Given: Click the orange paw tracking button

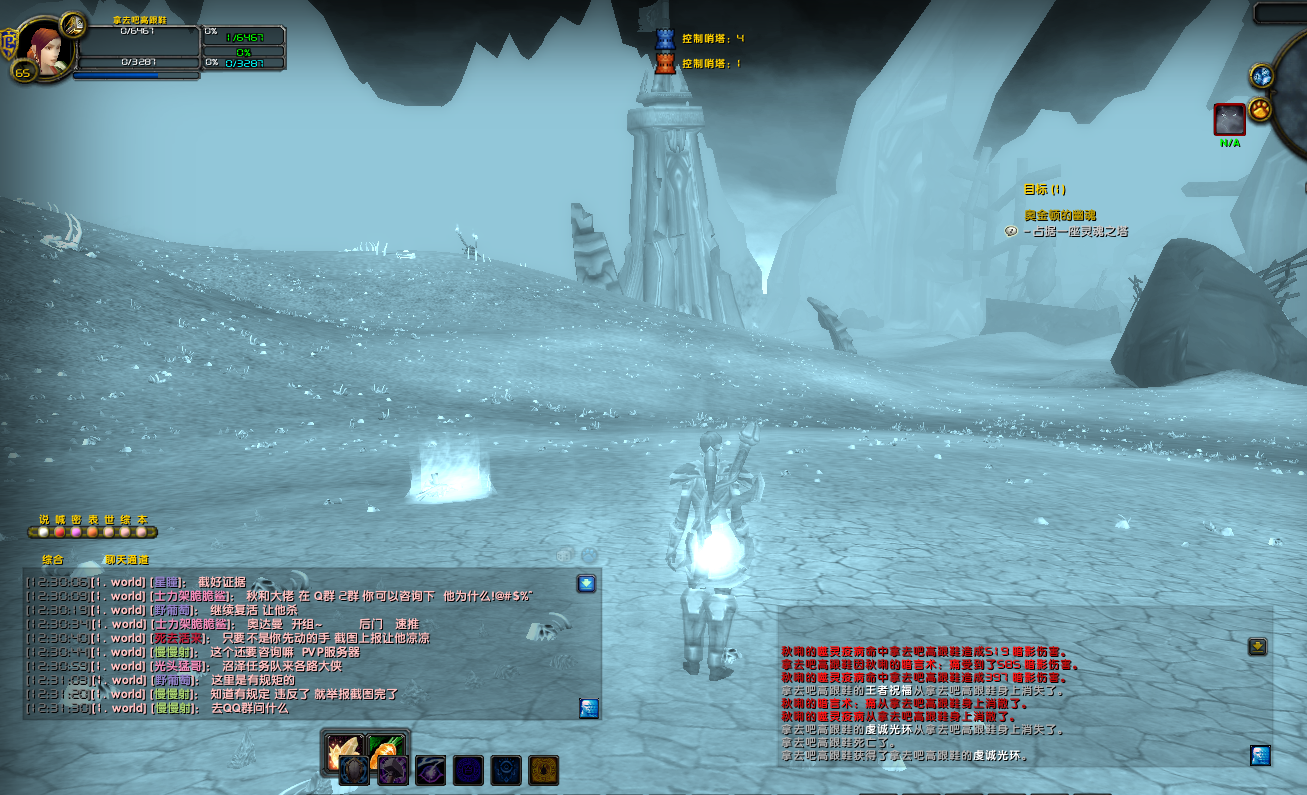Looking at the screenshot, I should tap(1260, 107).
